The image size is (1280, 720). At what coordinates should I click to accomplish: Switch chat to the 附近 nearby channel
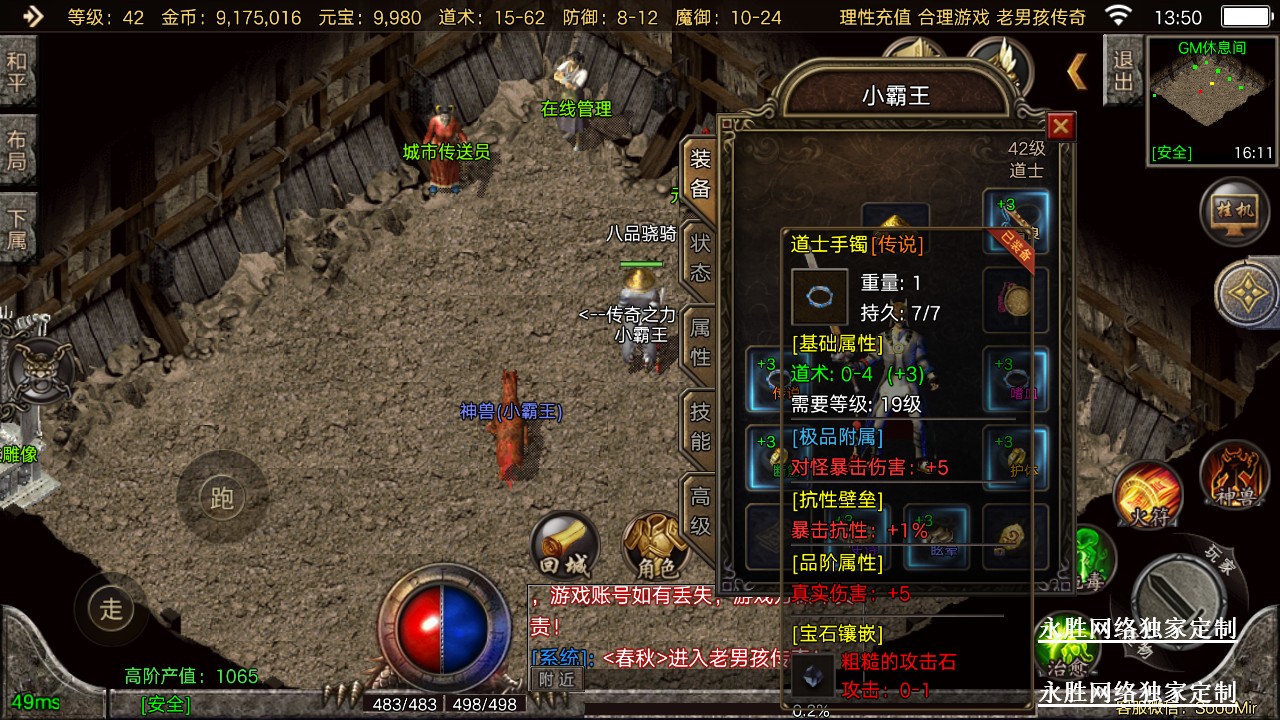(556, 678)
